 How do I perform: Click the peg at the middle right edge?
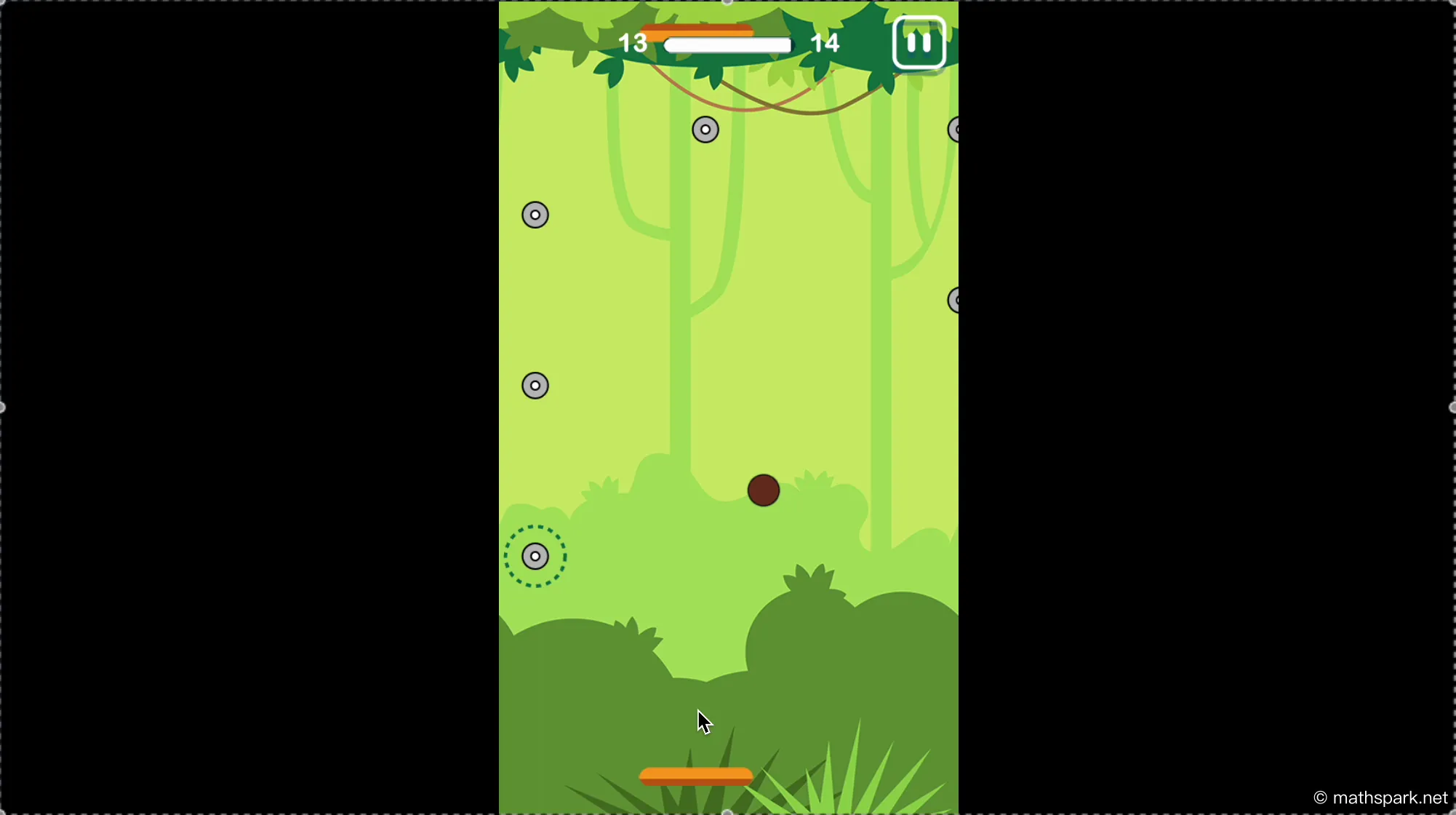click(955, 299)
